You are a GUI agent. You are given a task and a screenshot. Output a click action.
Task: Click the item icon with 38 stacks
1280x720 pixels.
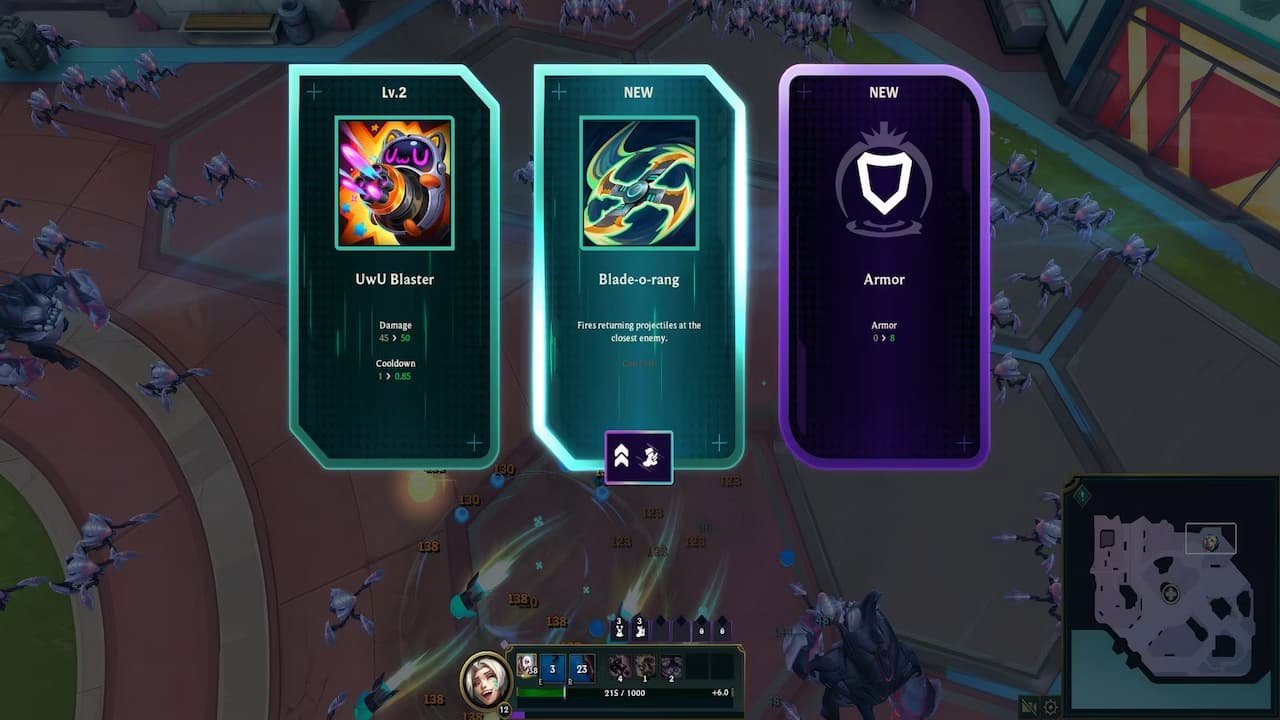pyautogui.click(x=525, y=663)
